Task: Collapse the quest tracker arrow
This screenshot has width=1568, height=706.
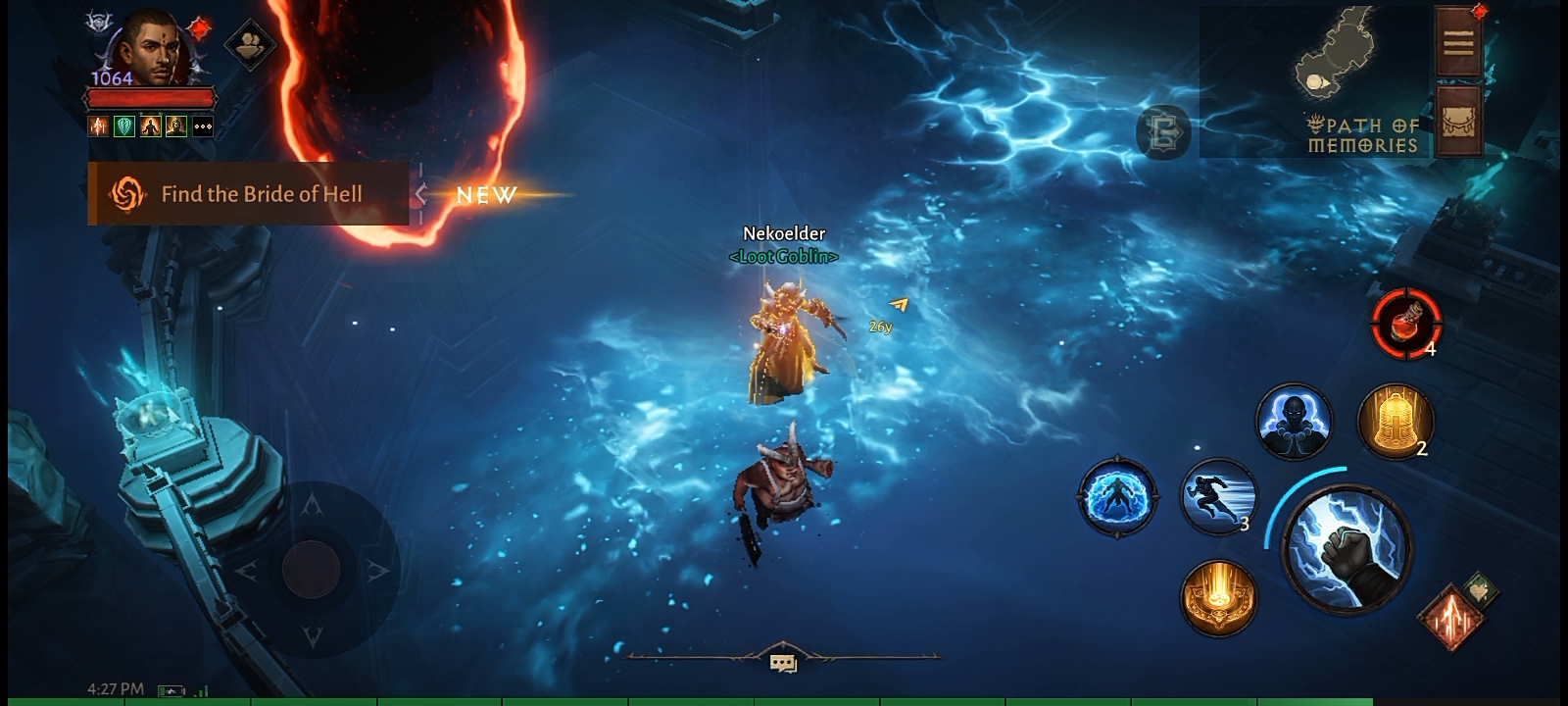Action: 420,194
